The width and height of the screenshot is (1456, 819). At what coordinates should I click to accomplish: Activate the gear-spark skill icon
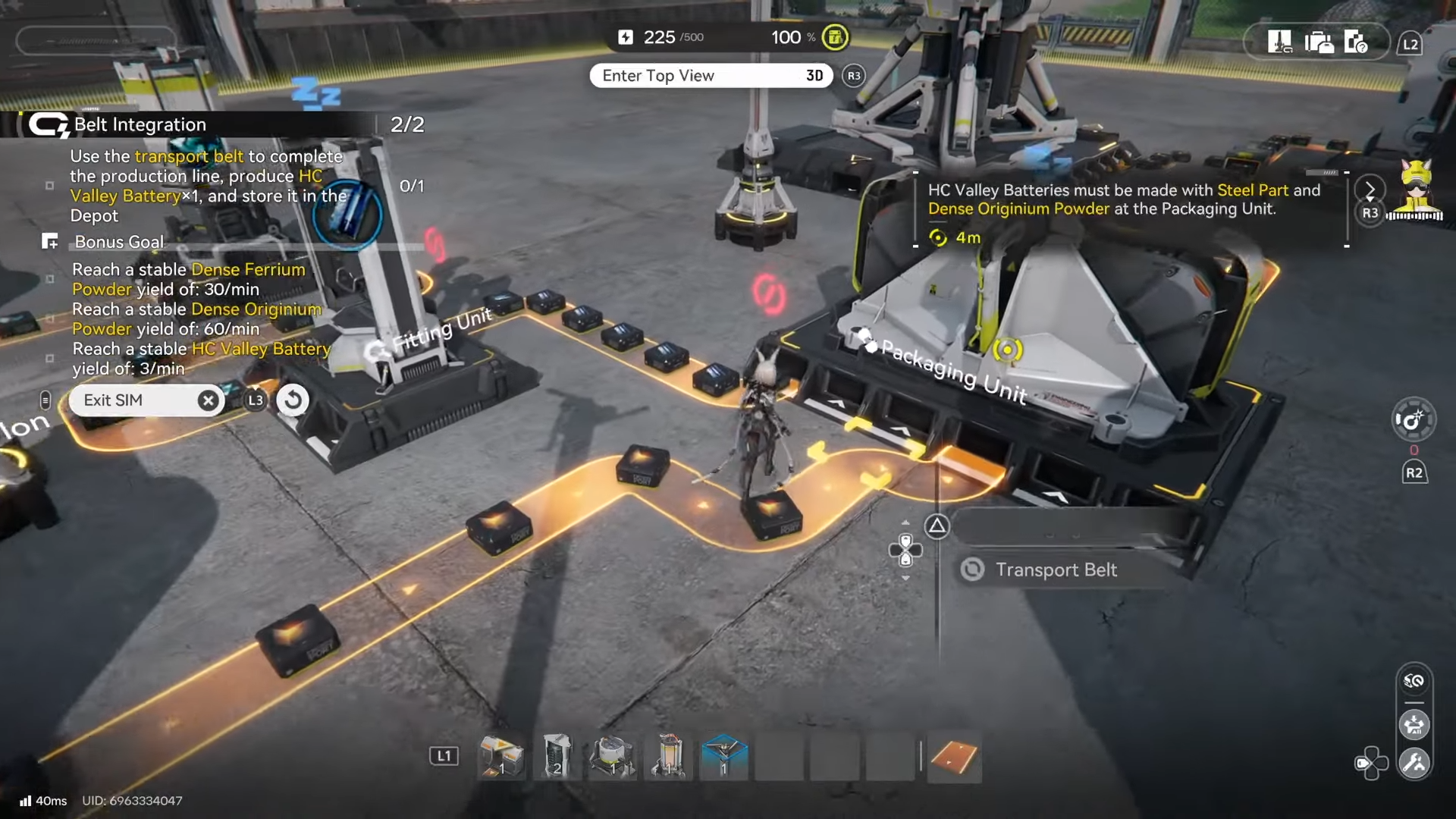(1413, 419)
